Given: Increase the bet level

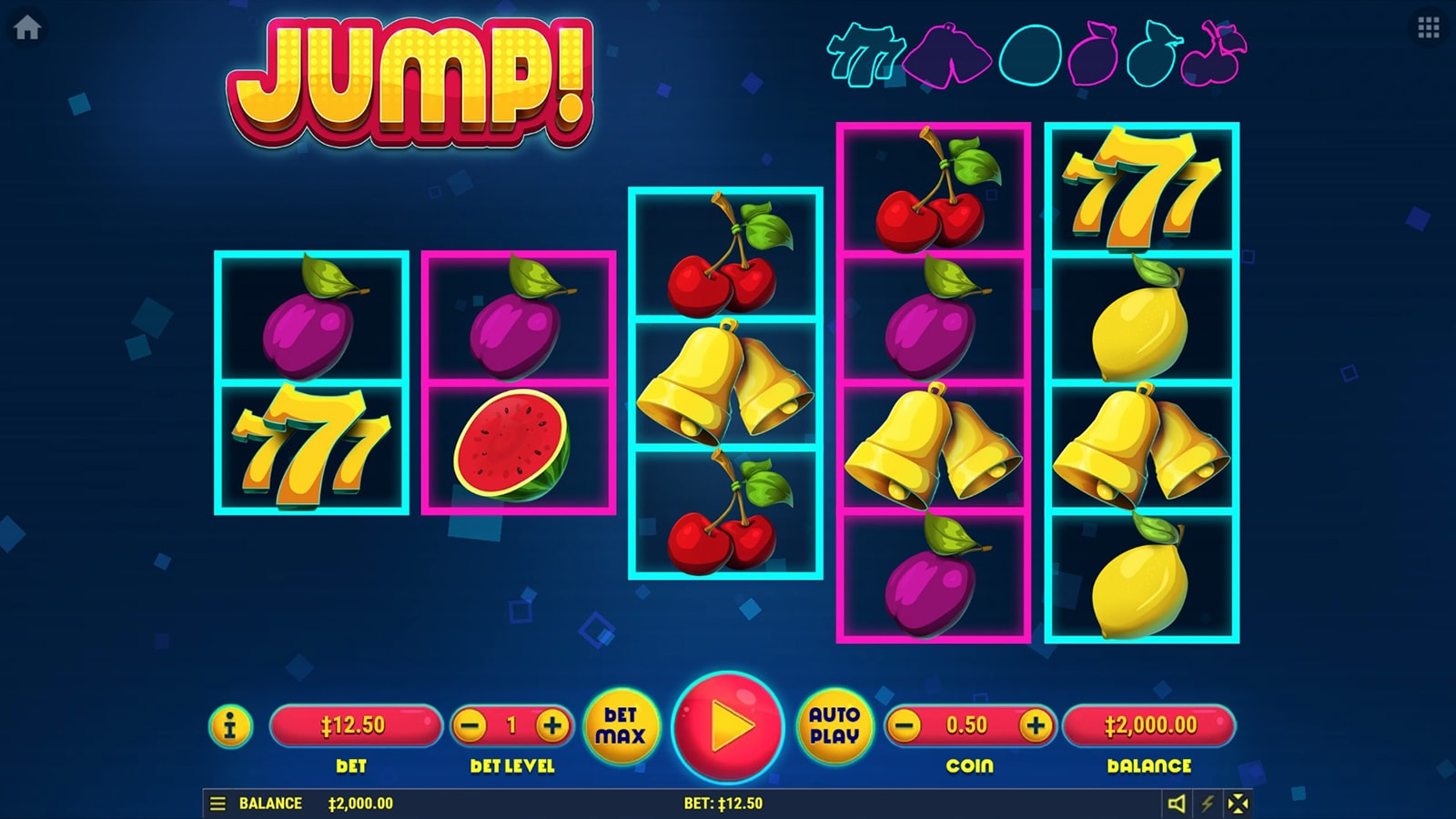Looking at the screenshot, I should click(551, 726).
